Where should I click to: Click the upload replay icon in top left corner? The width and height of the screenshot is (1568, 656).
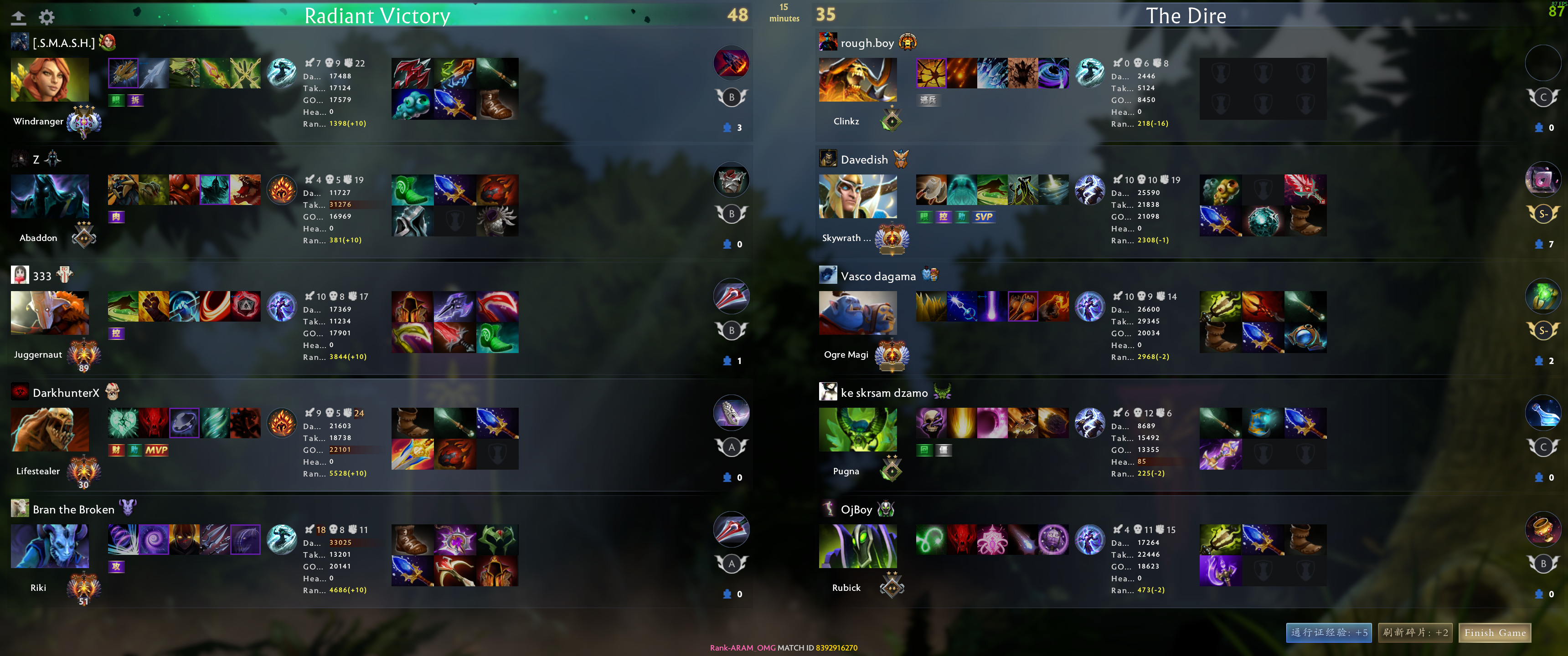click(x=19, y=17)
